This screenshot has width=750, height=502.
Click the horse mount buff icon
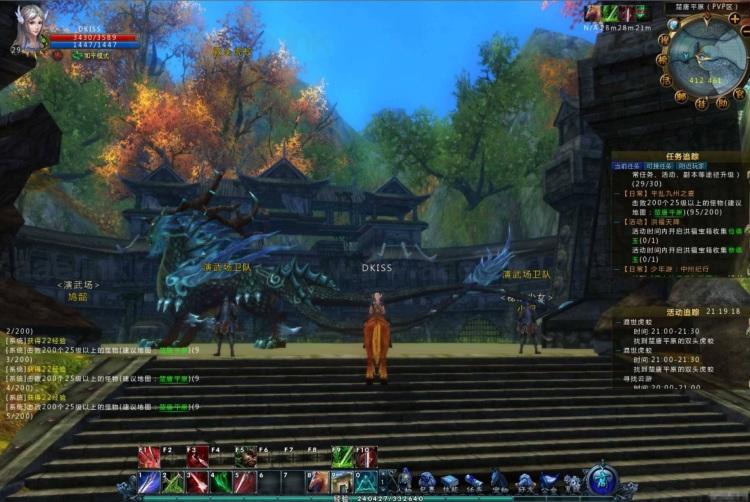pos(591,13)
